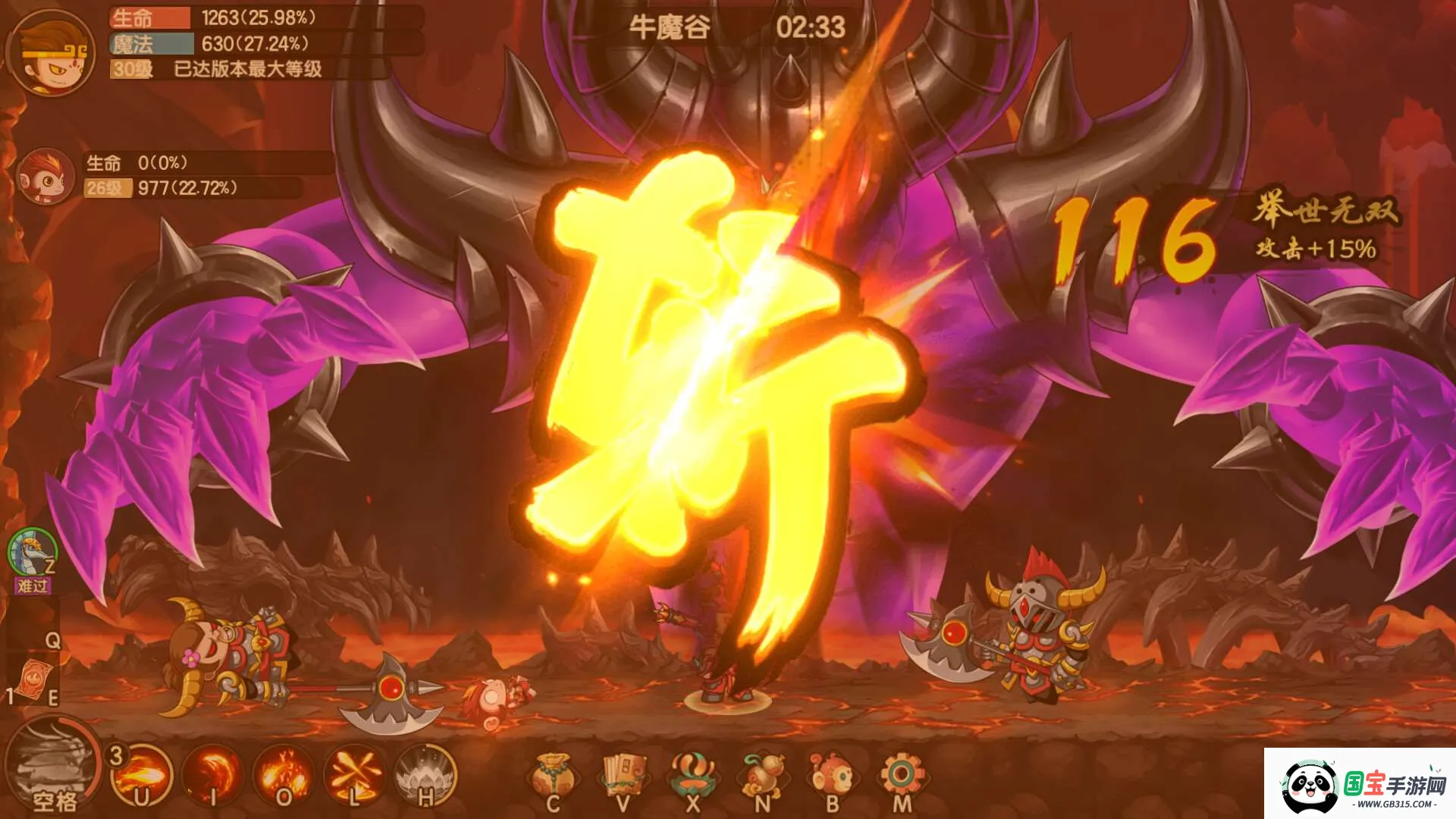Visit the 国宝手游网 watermark logo

click(1360, 784)
